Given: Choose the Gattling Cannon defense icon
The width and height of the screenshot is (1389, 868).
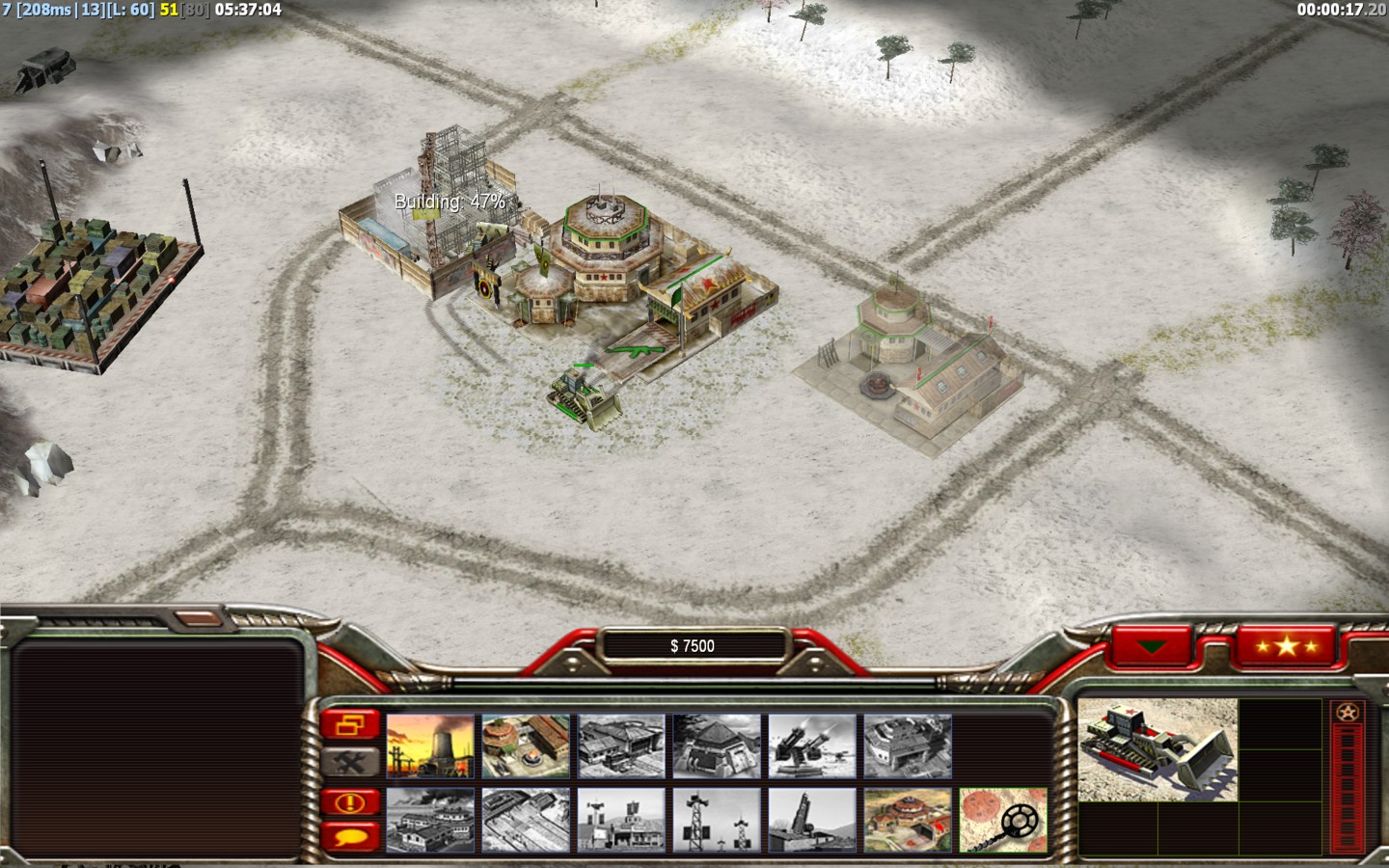Looking at the screenshot, I should pos(812,746).
